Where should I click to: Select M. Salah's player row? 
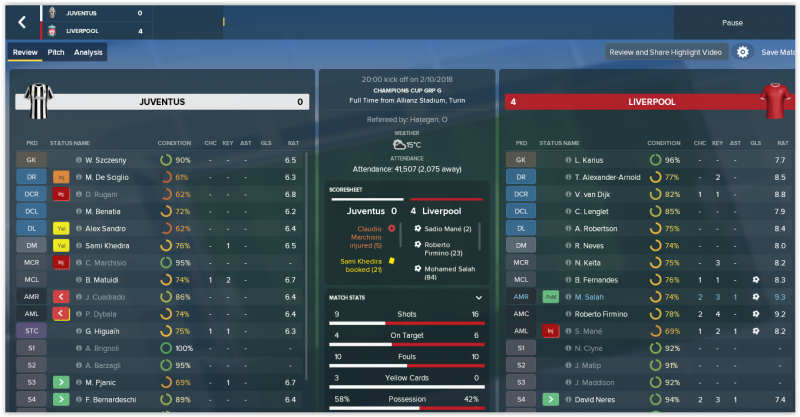tap(591, 297)
